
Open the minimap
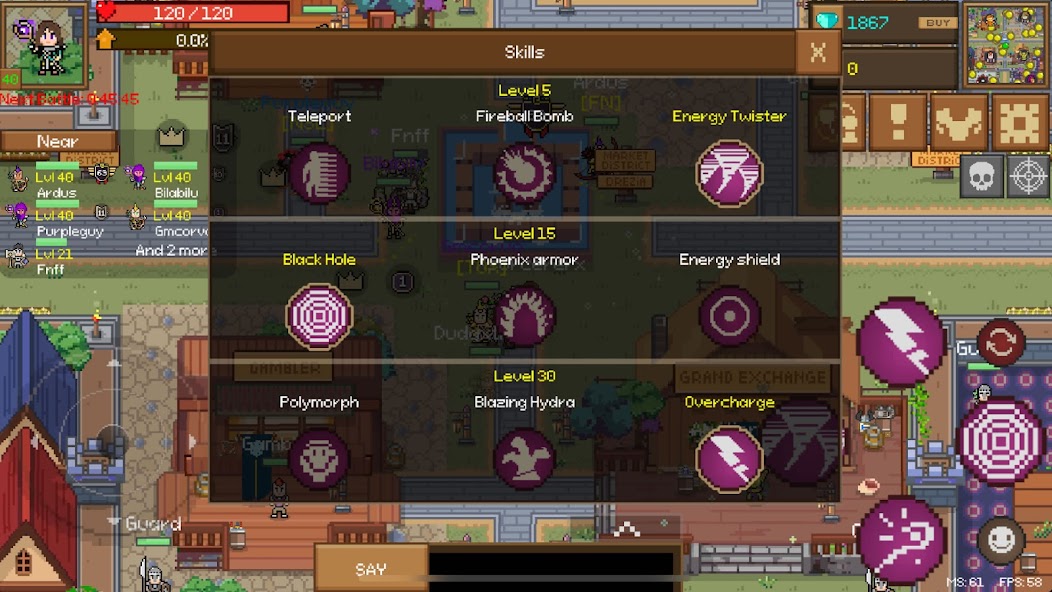tap(1005, 45)
